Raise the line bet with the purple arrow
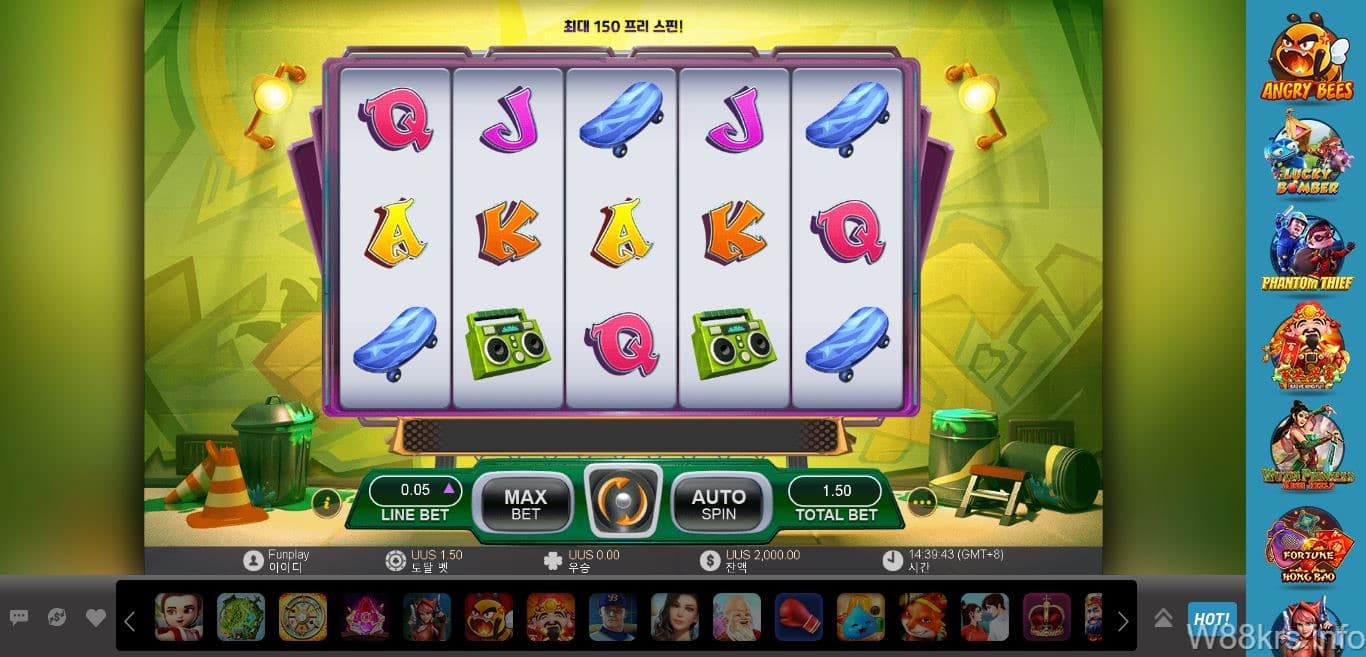 pyautogui.click(x=448, y=489)
